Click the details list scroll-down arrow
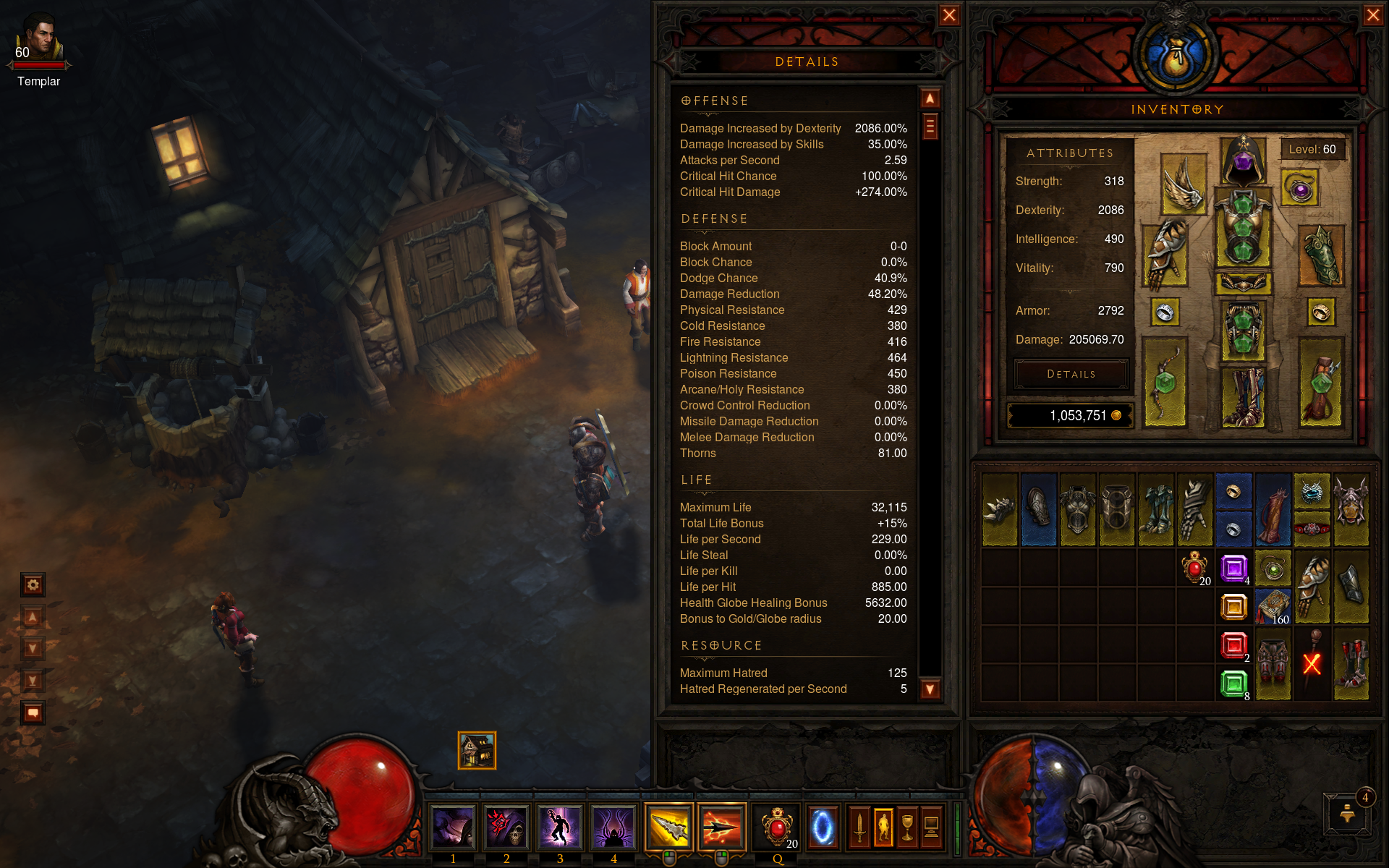 click(930, 689)
